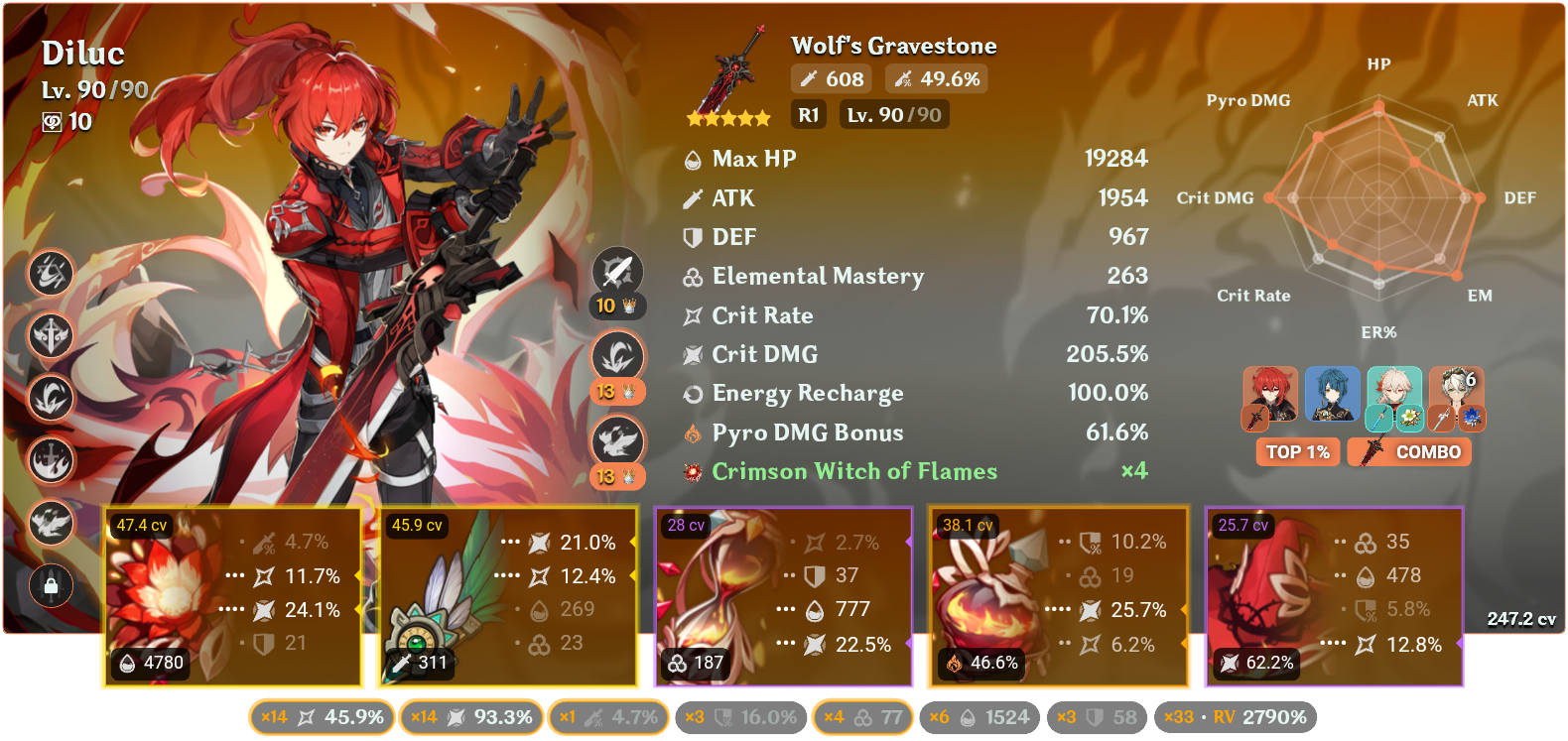Switch to the TOP 1% ranking view
Viewport: 1568px width, 741px height.
(x=1297, y=451)
